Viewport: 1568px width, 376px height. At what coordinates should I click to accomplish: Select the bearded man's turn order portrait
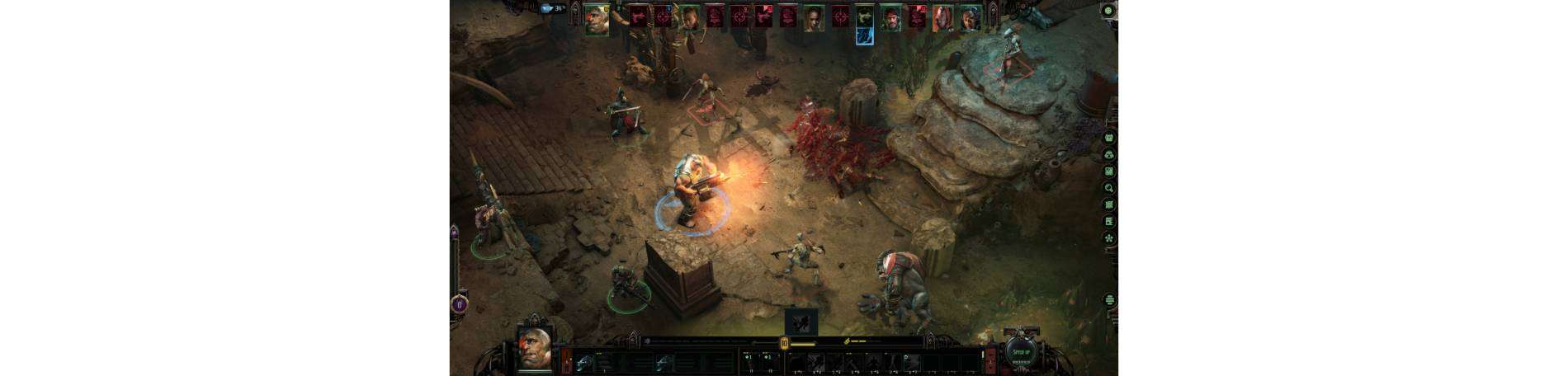click(890, 16)
